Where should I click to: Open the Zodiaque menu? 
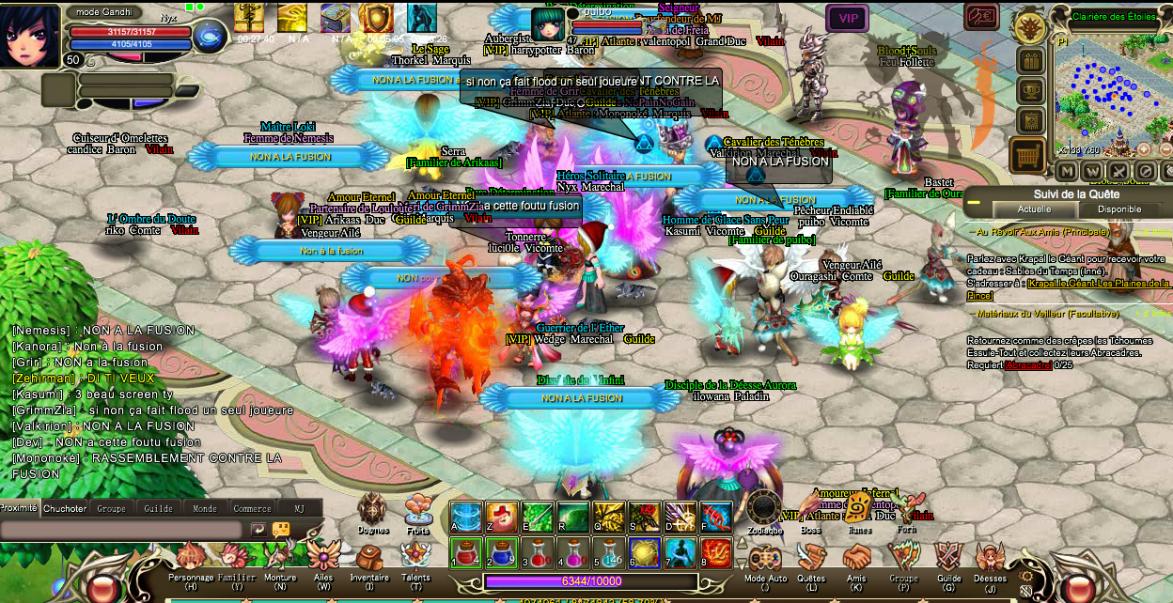(765, 510)
